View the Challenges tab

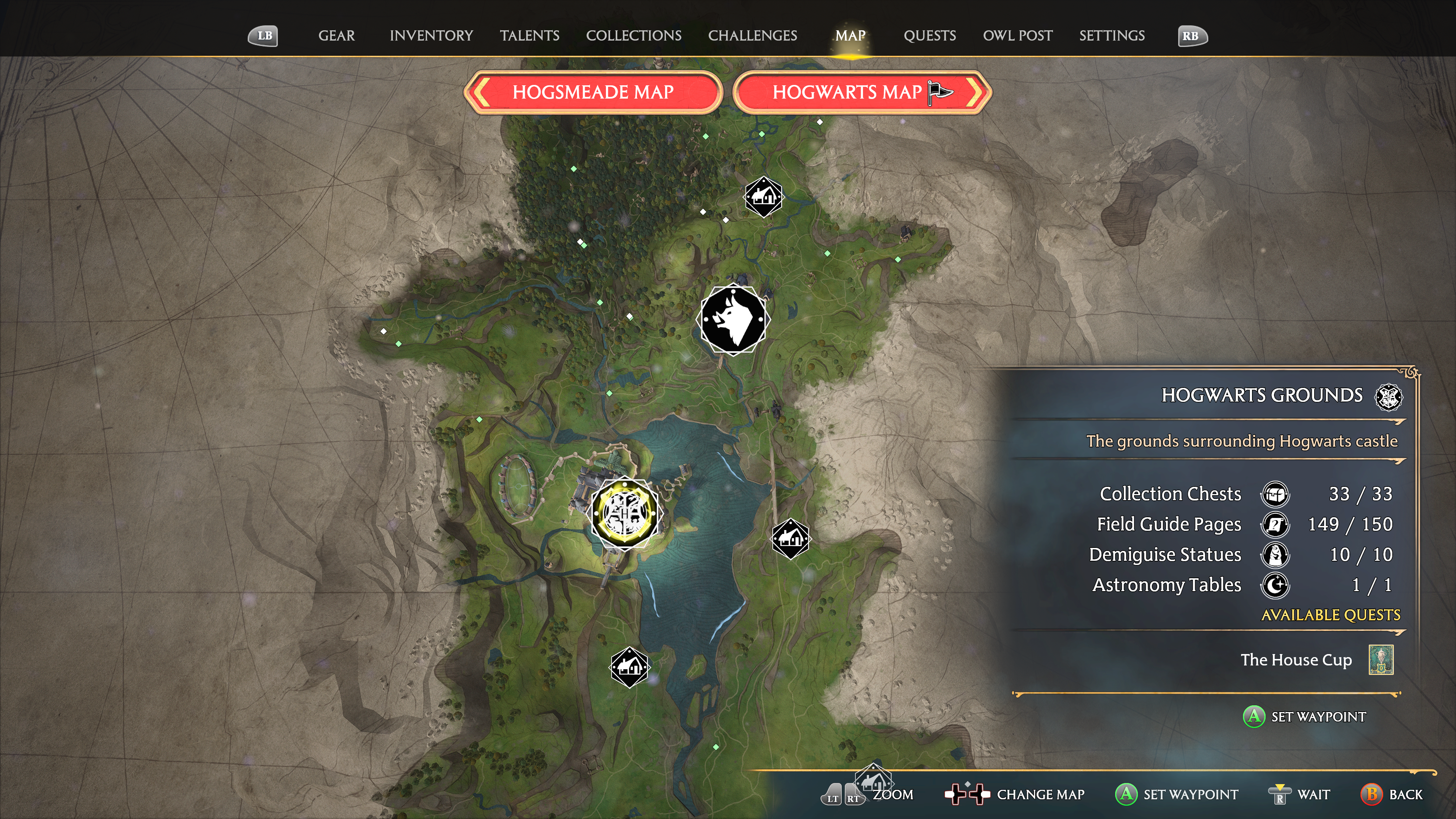click(x=752, y=36)
